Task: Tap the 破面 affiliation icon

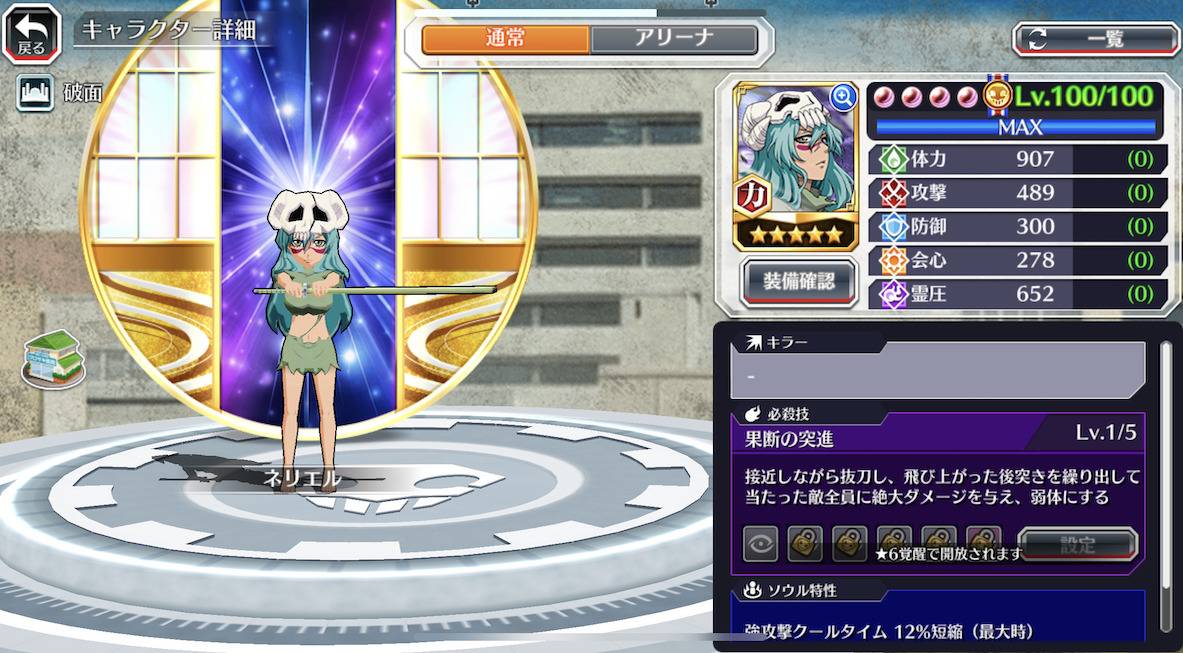Action: point(35,93)
